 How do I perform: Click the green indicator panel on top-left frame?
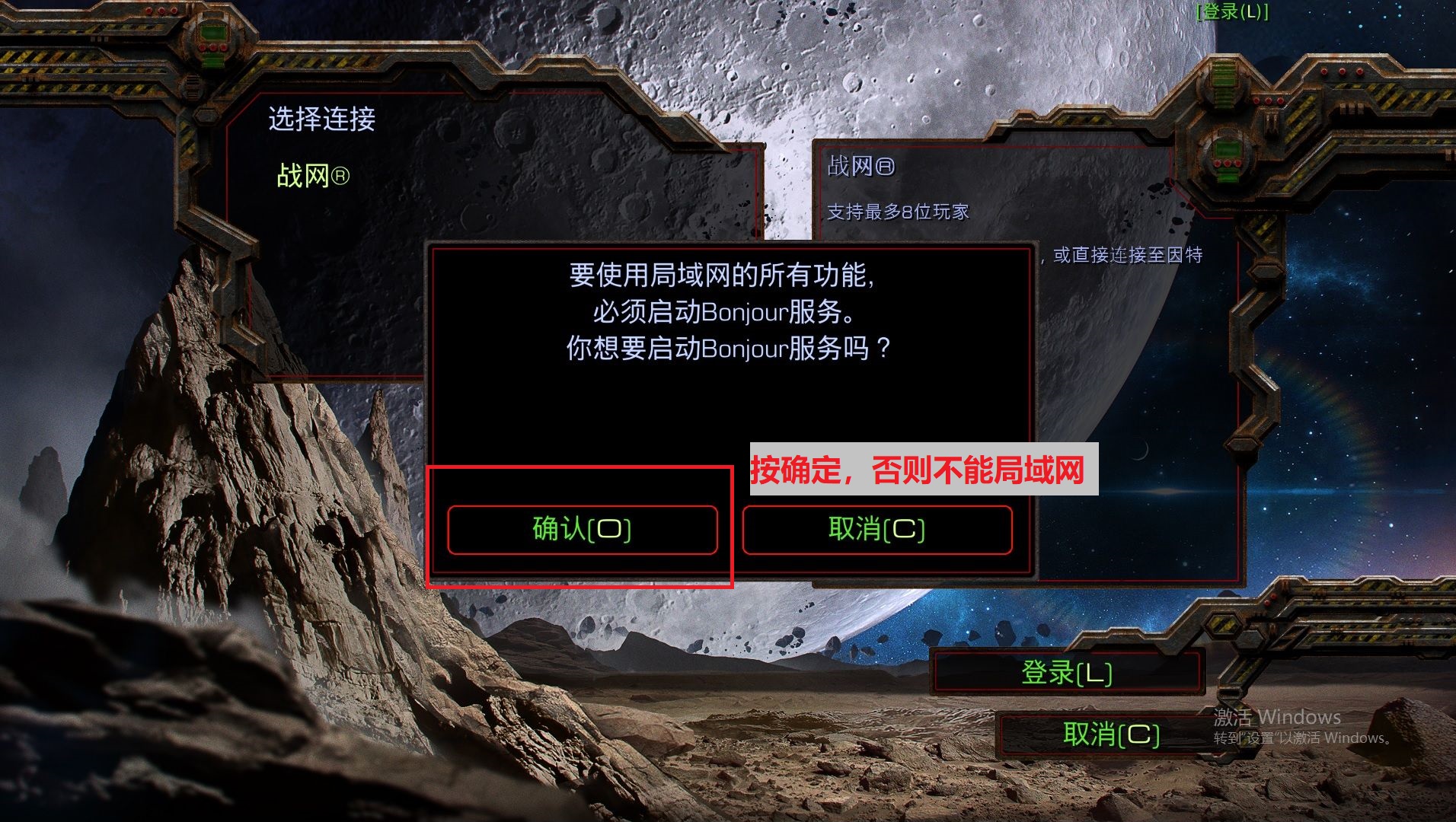click(x=212, y=32)
